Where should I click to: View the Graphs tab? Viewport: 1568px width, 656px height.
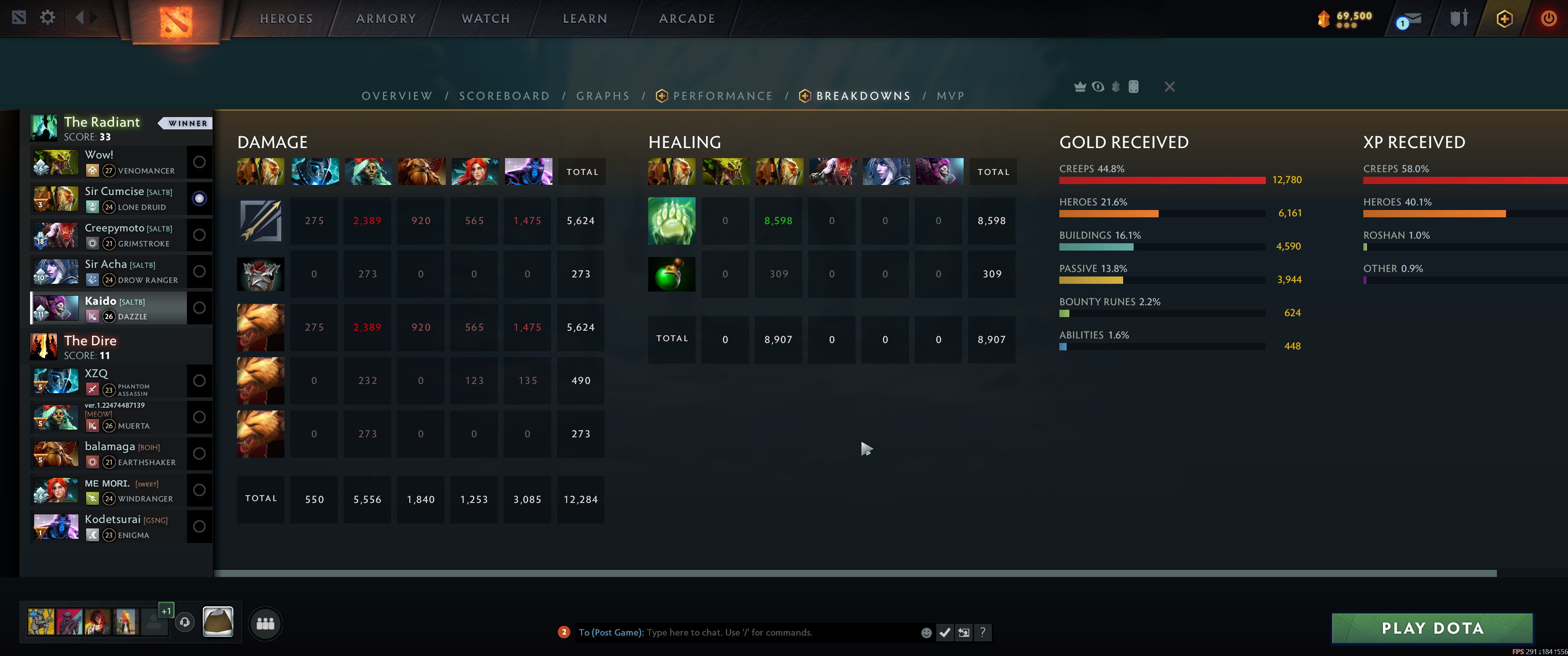tap(603, 96)
